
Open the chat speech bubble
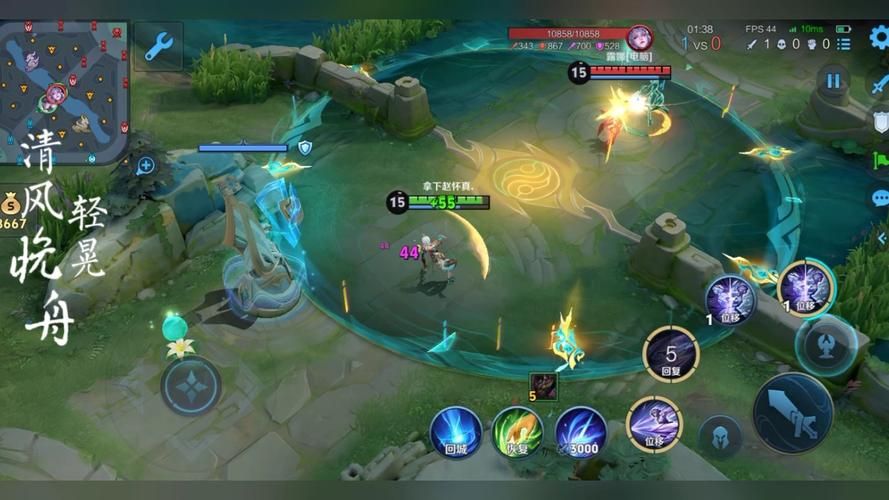click(x=879, y=198)
